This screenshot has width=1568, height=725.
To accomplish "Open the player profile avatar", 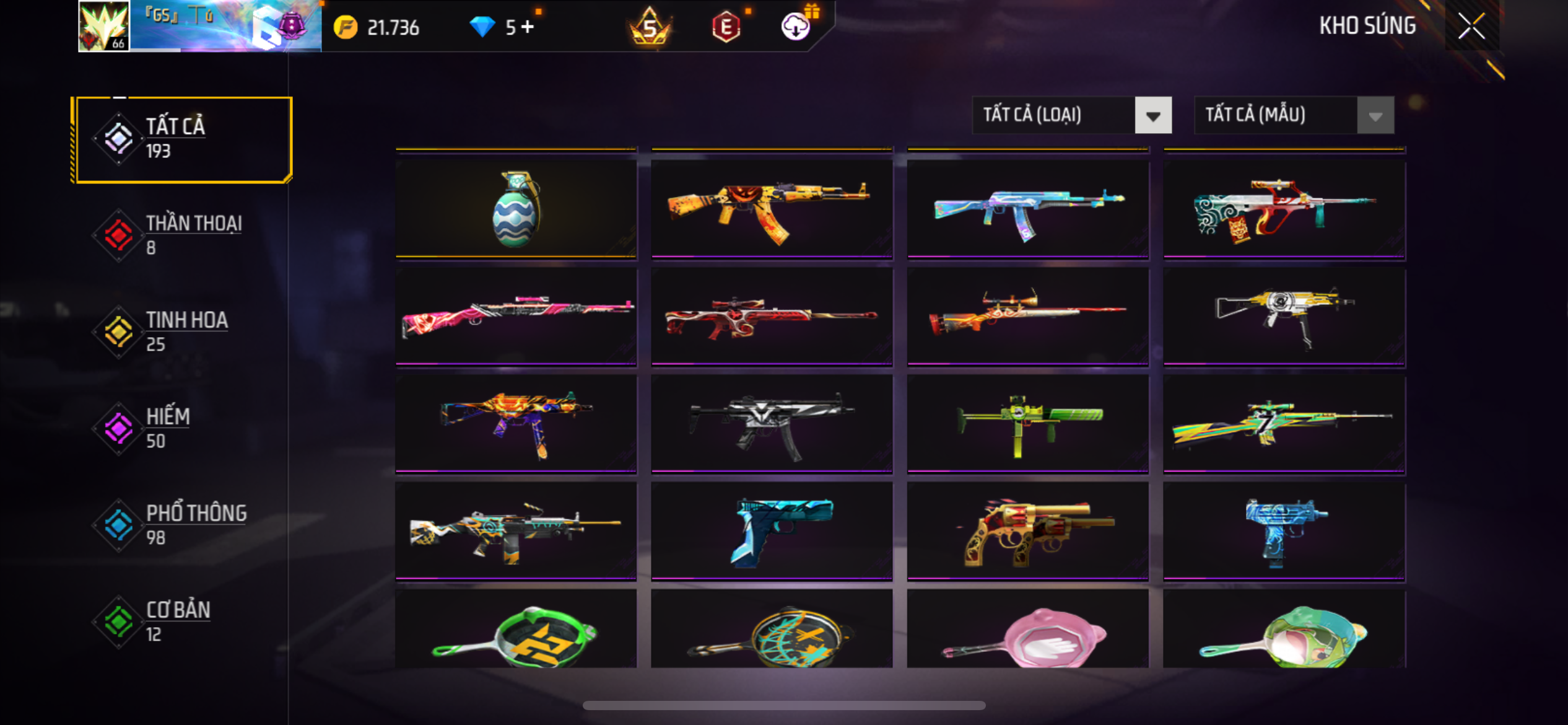I will (x=104, y=26).
